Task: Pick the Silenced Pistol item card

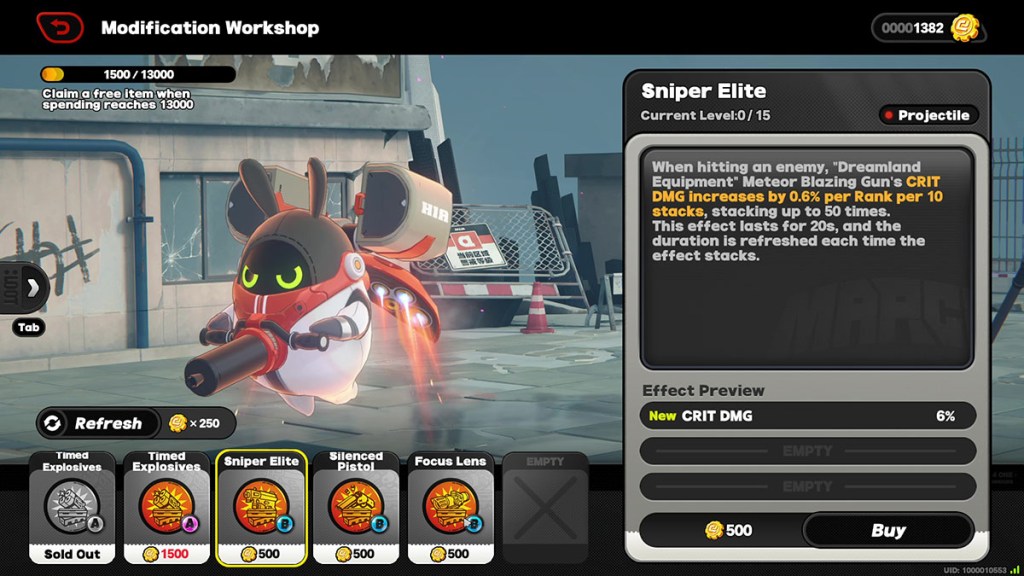Action: pyautogui.click(x=356, y=507)
